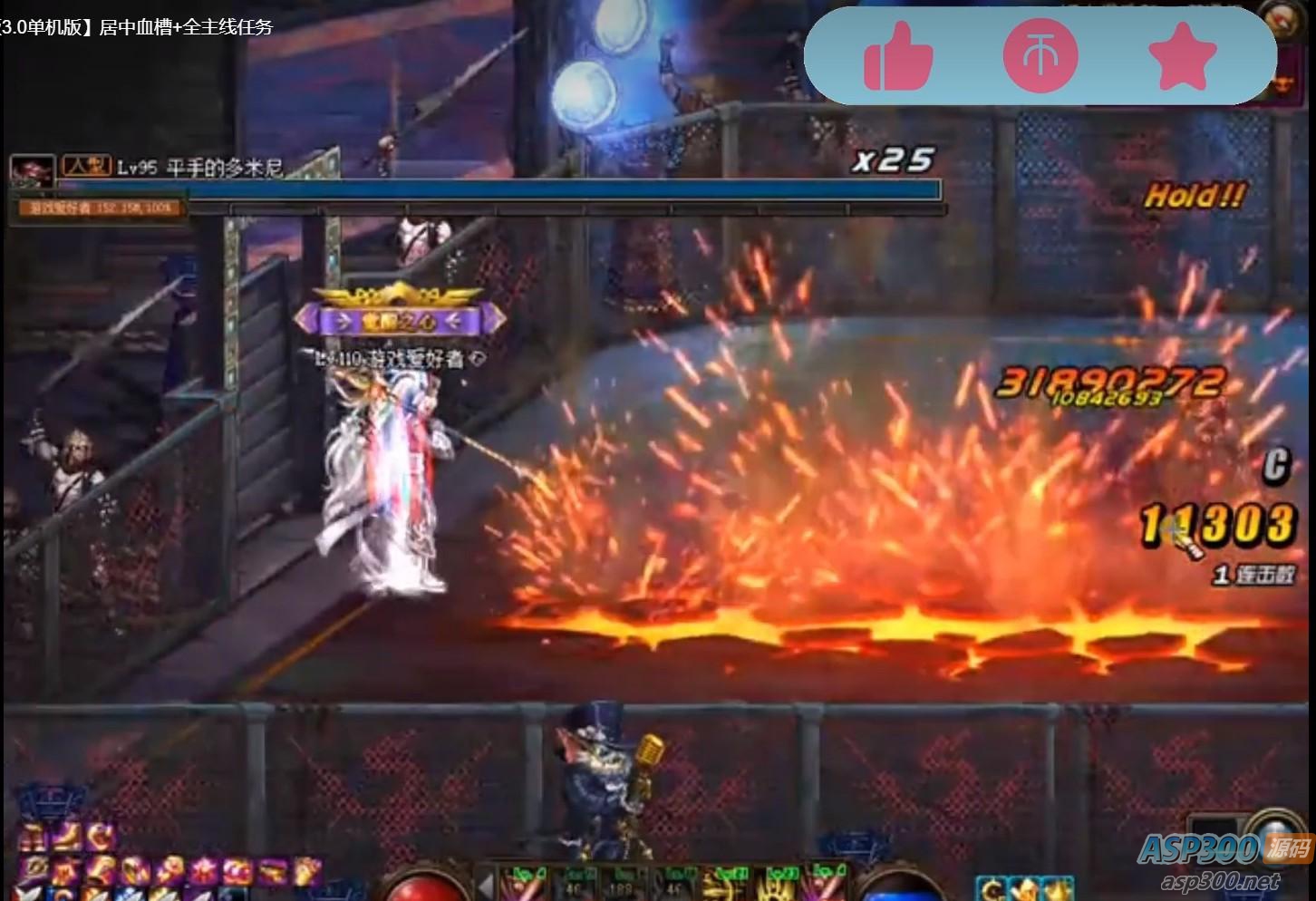Give a coin with the round coin button
This screenshot has width=1316, height=901.
tap(1040, 56)
